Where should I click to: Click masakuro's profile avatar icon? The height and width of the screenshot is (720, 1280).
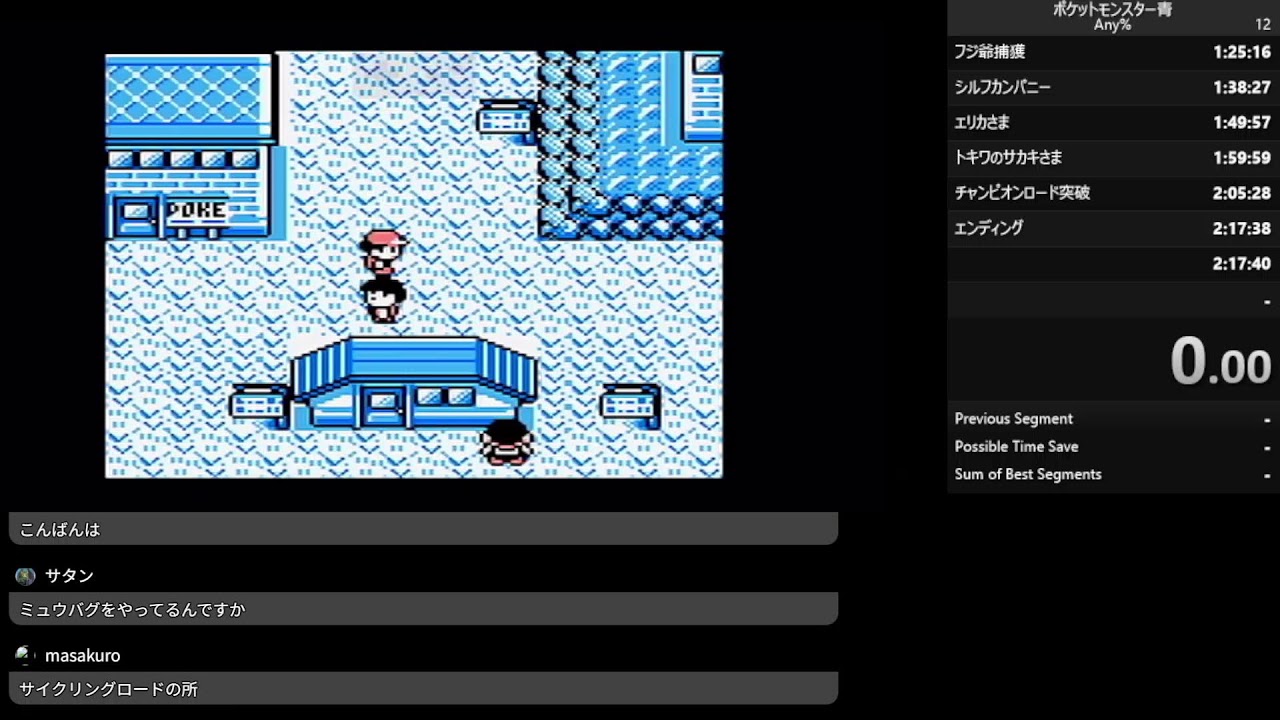pos(23,655)
